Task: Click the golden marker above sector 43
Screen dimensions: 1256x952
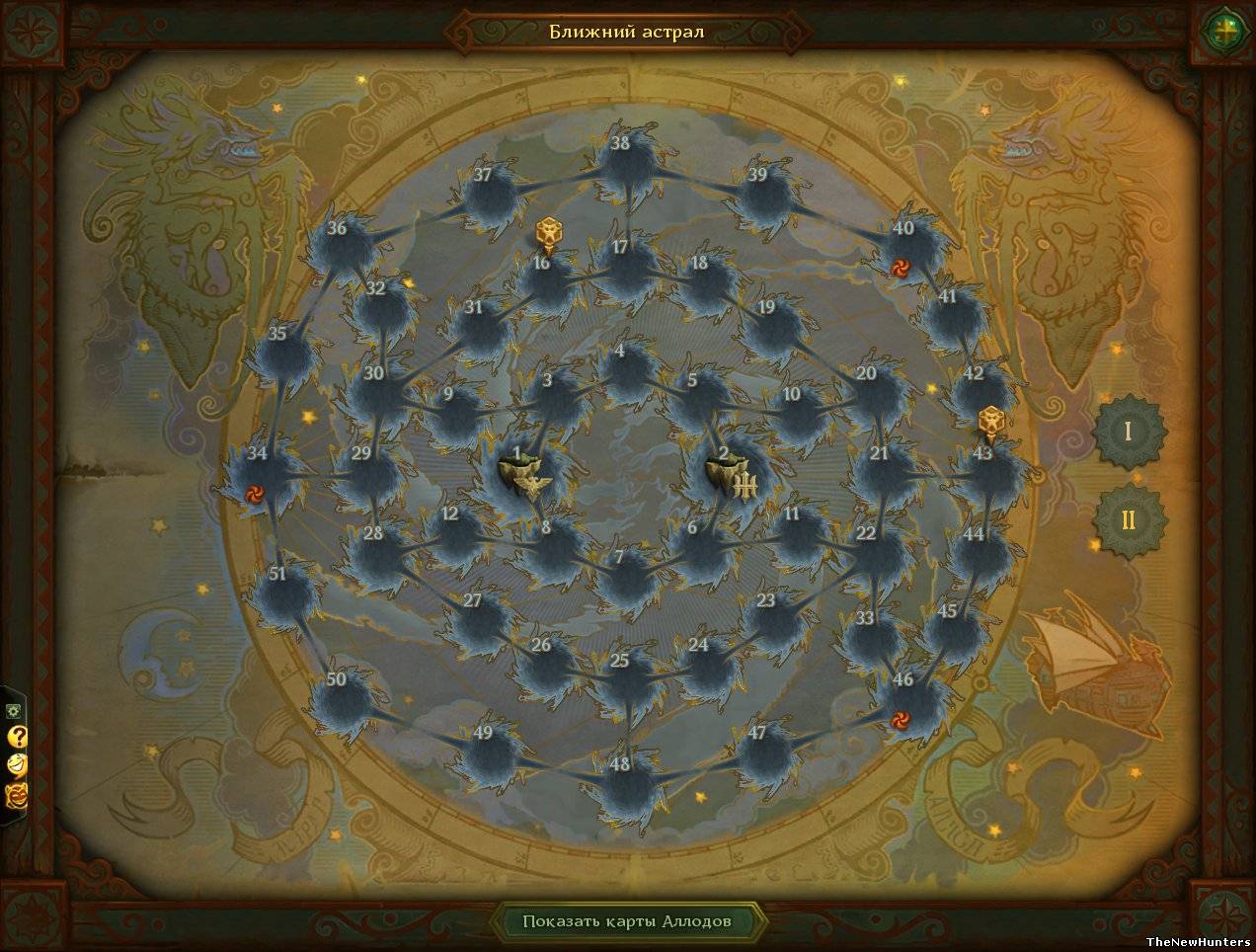Action: [x=990, y=423]
